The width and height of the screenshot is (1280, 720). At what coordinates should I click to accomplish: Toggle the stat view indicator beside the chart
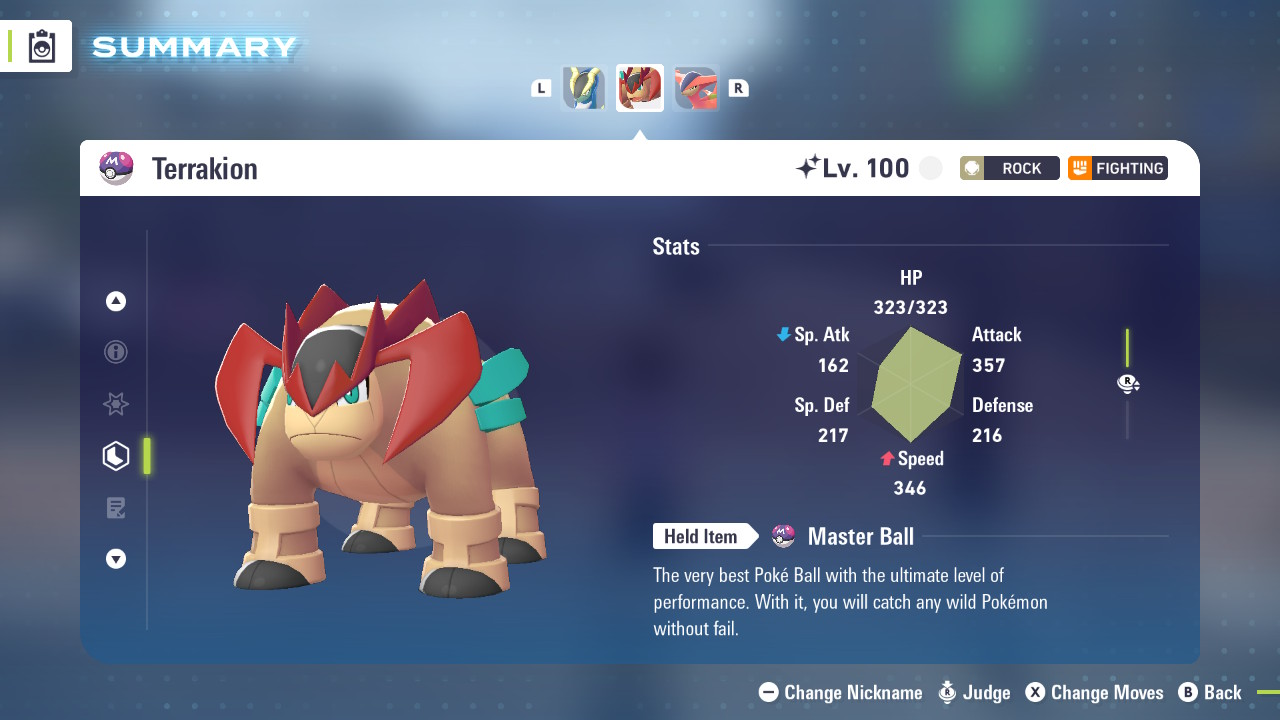1128,384
